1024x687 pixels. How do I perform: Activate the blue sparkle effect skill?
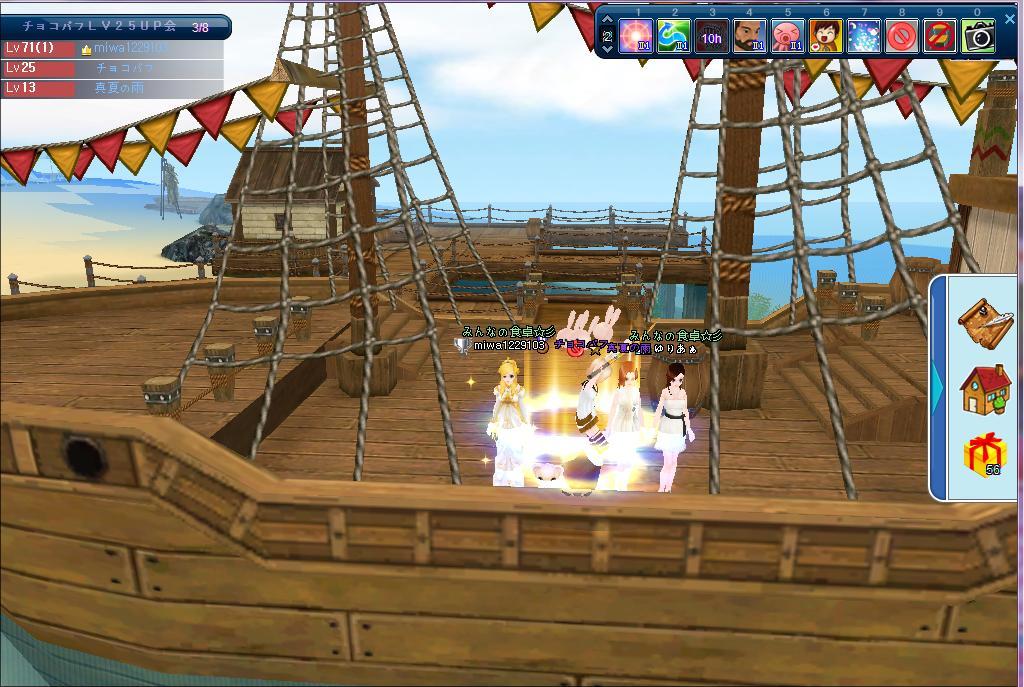(864, 38)
